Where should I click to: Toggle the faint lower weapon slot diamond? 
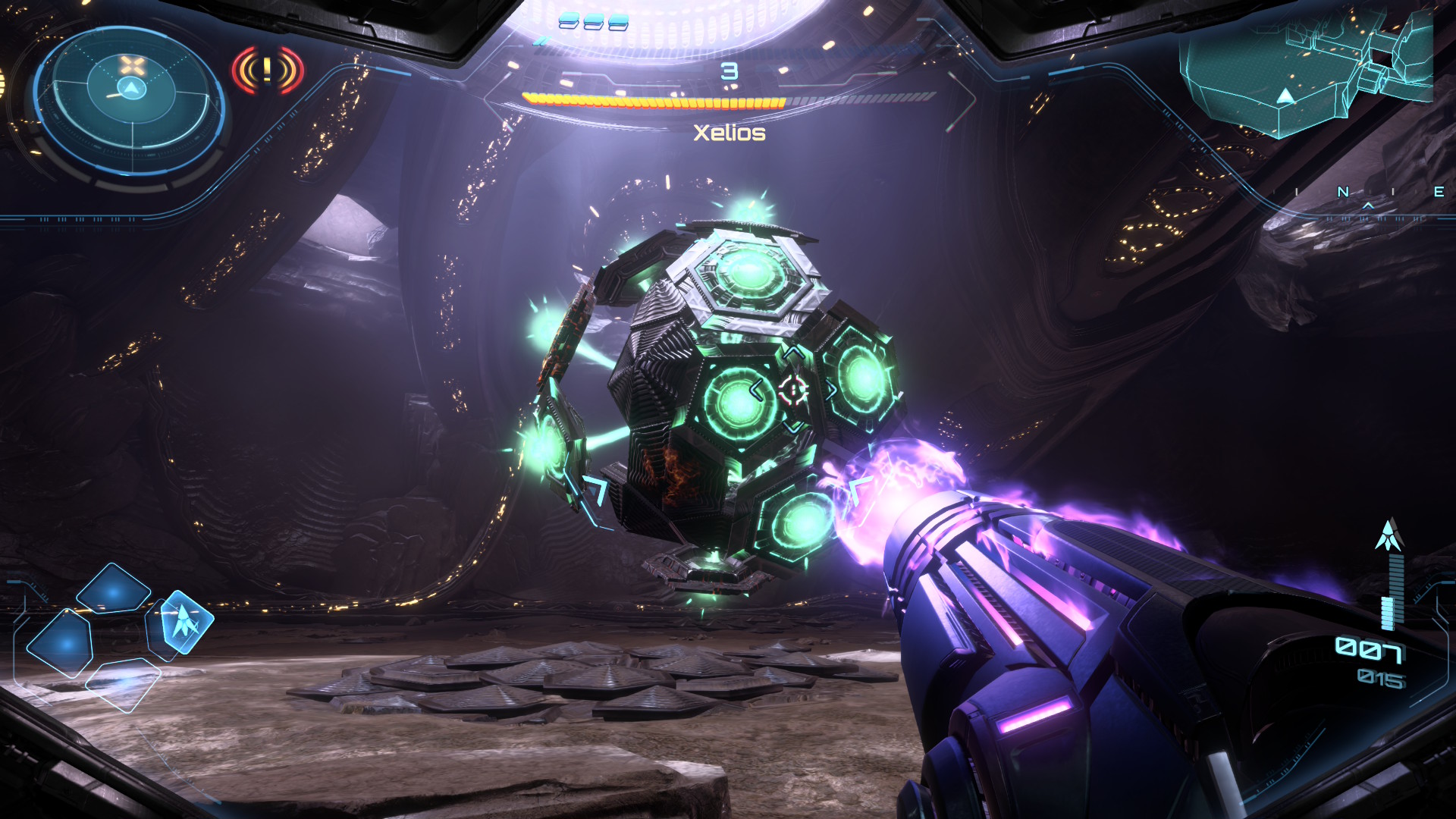[x=123, y=686]
